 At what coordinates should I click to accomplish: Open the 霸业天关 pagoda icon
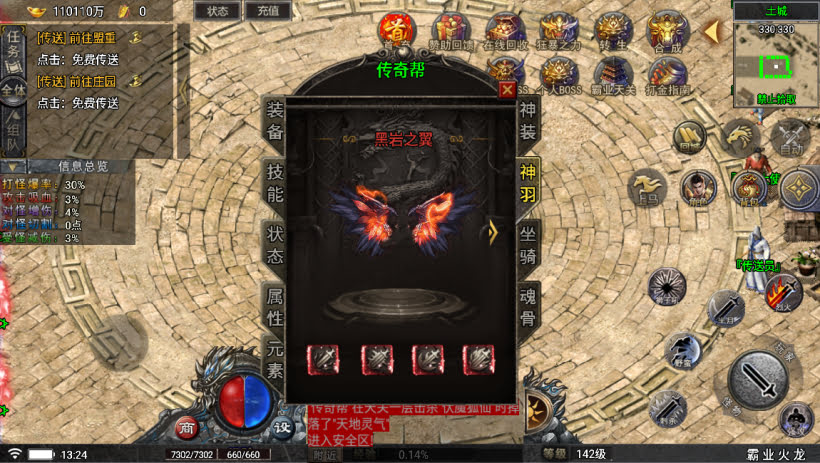point(612,73)
